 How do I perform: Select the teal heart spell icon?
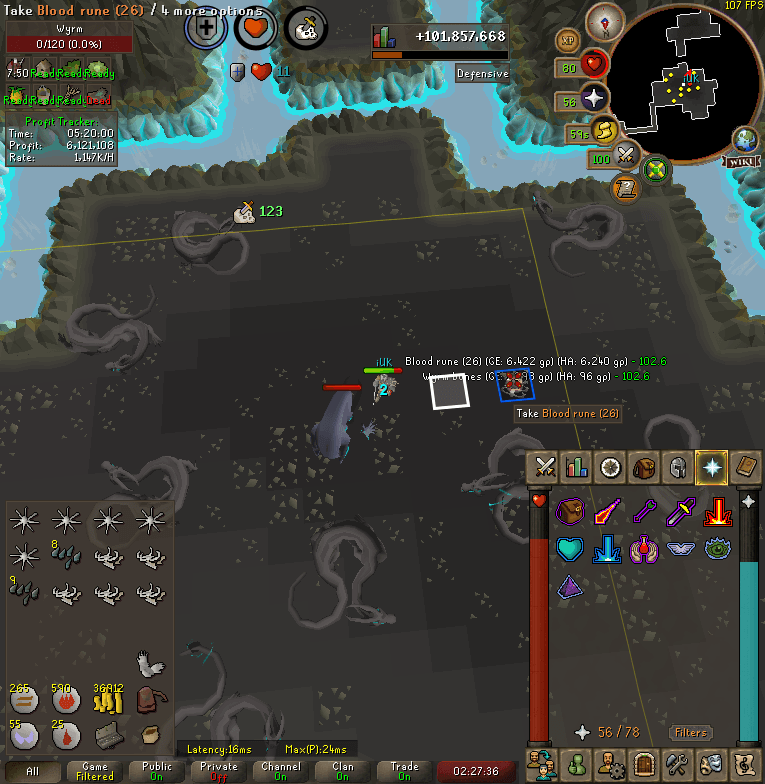coord(569,550)
